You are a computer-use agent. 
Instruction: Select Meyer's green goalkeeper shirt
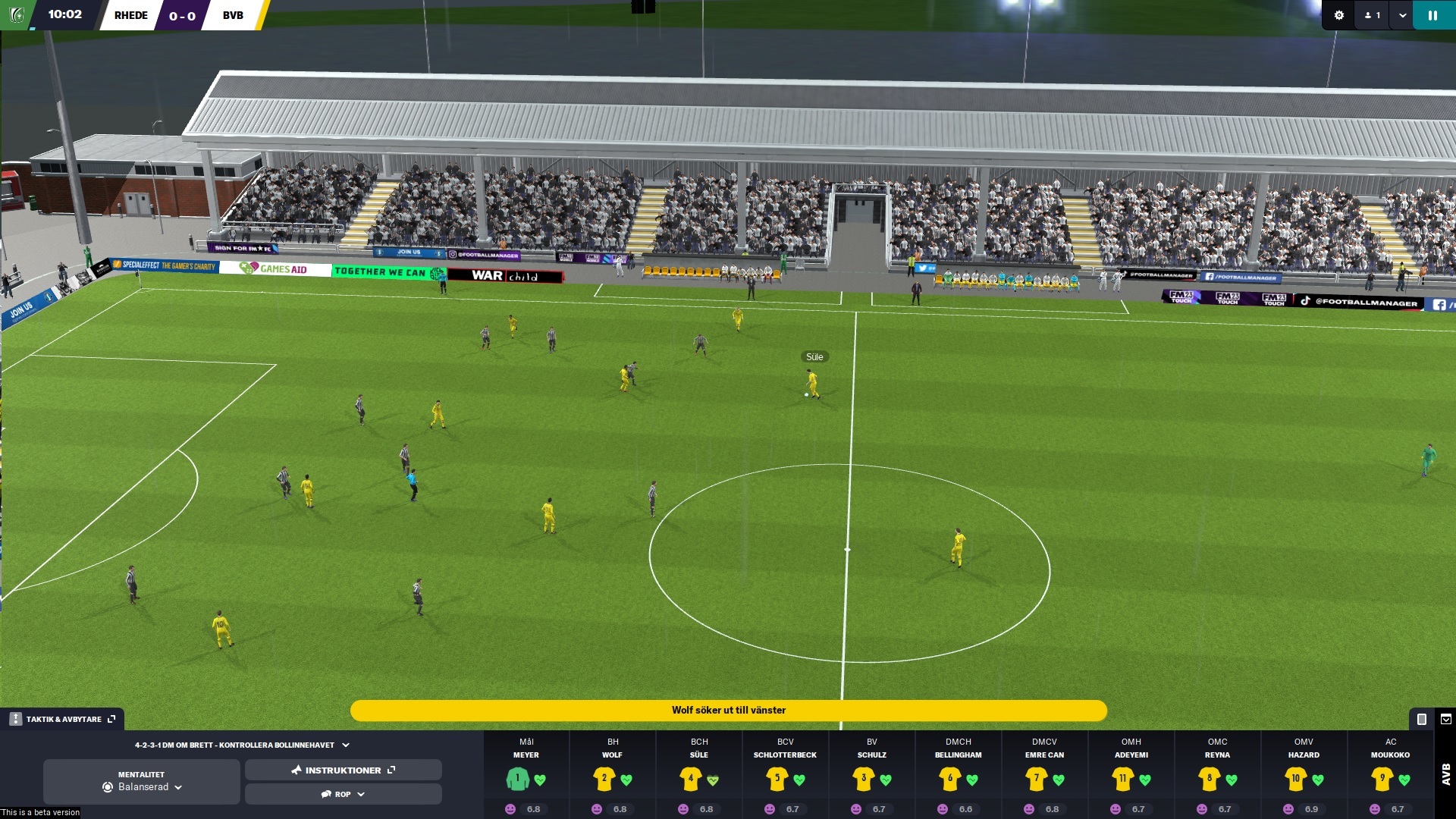tap(516, 778)
